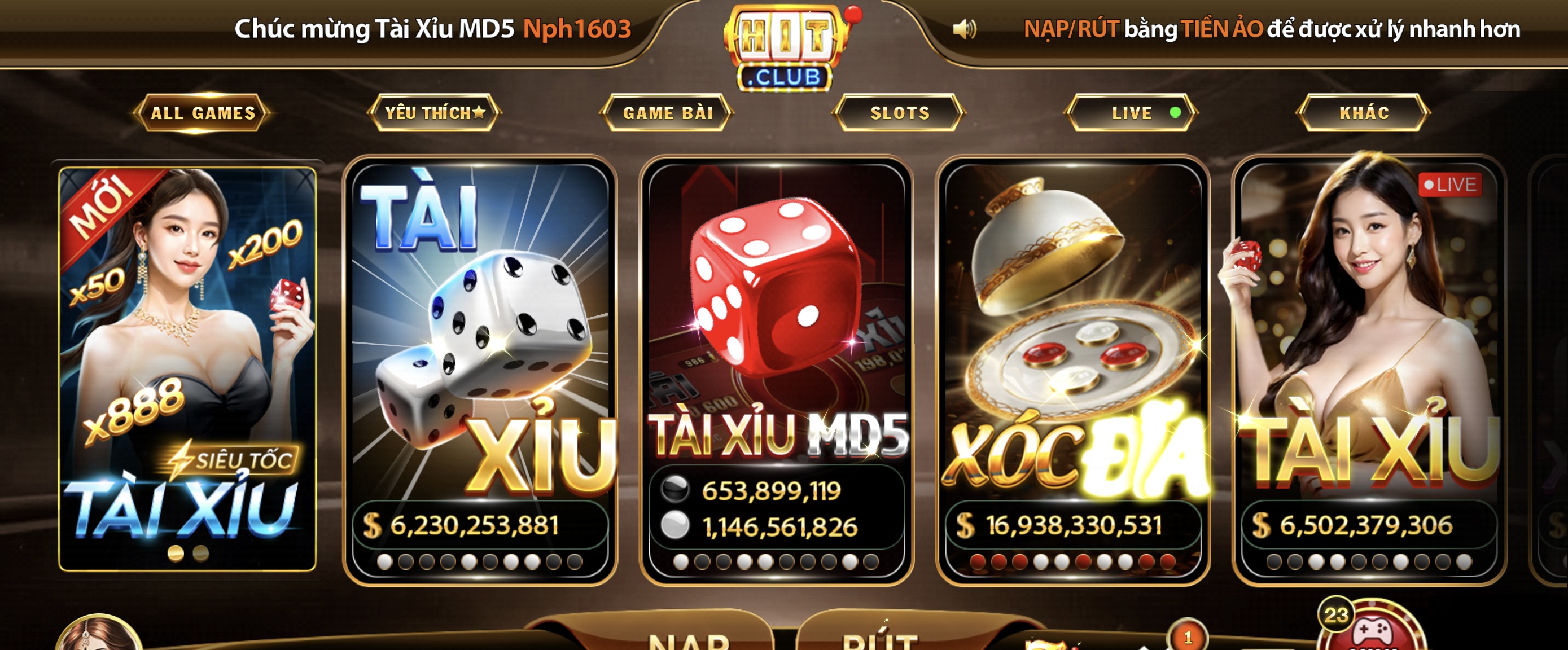Screen dimensions: 1568x650
Task: Launch the blue Tài Xỉu dice game
Action: (480, 368)
